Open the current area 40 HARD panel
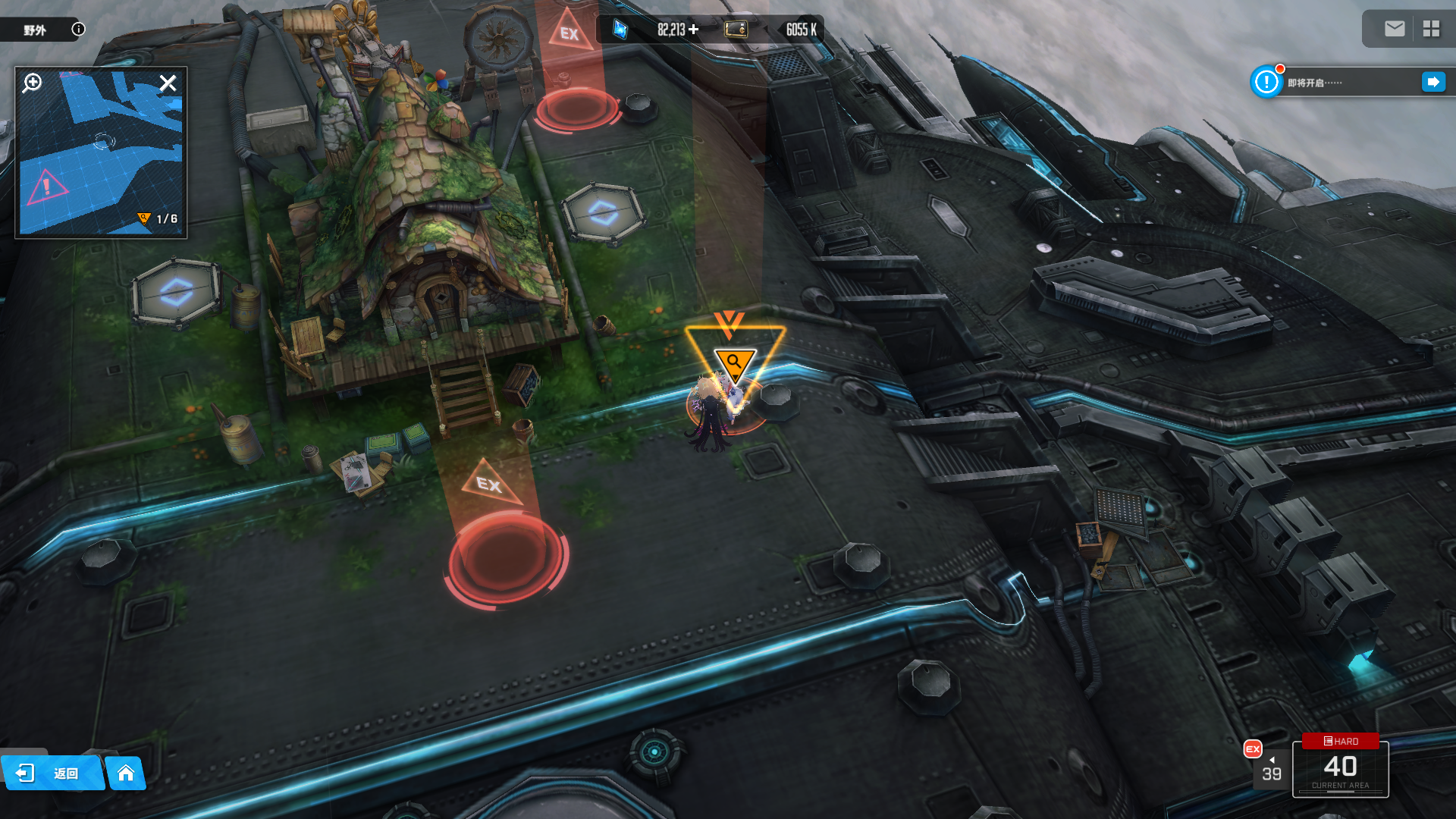 [1340, 767]
